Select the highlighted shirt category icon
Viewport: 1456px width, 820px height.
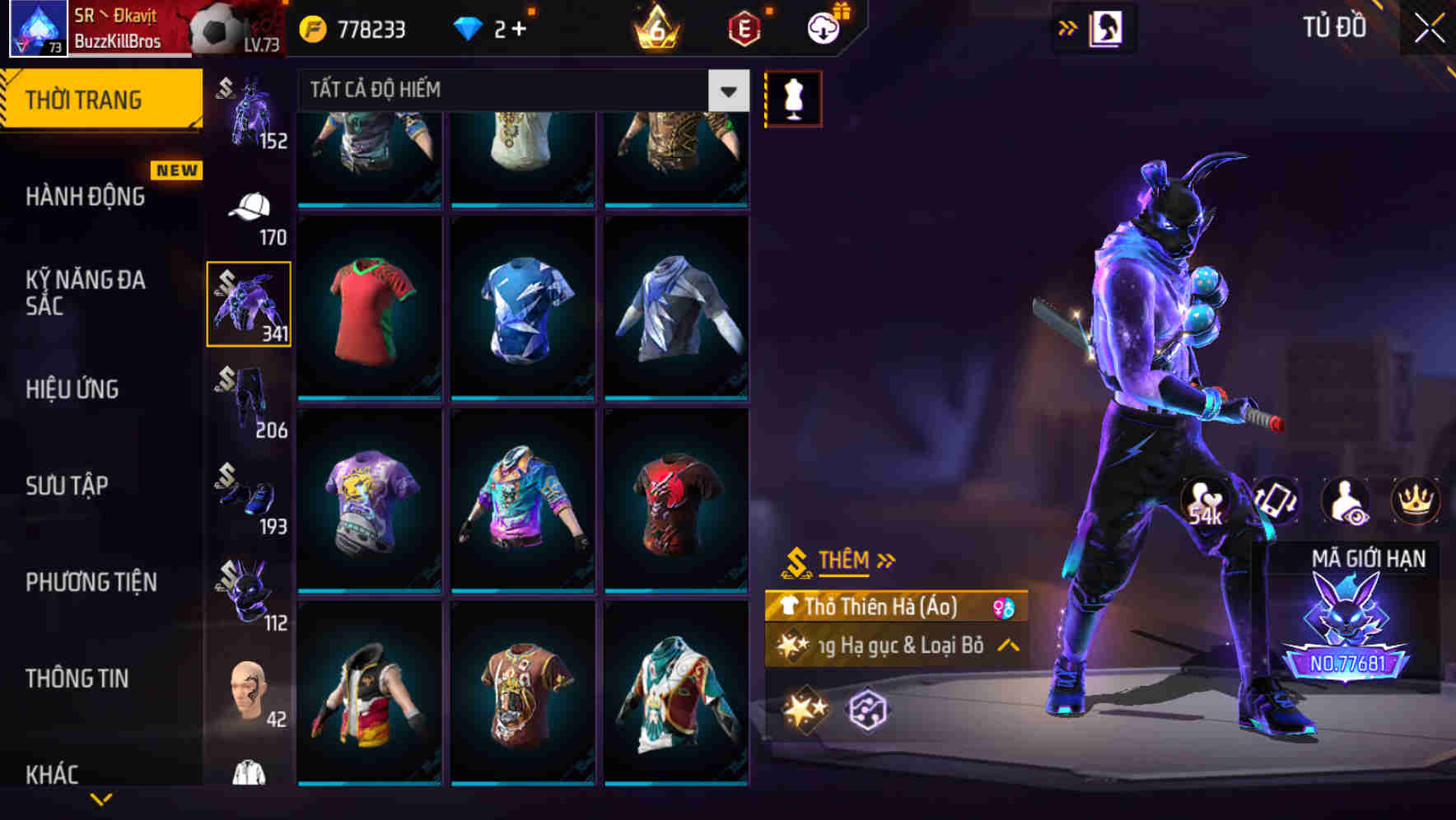tap(248, 302)
